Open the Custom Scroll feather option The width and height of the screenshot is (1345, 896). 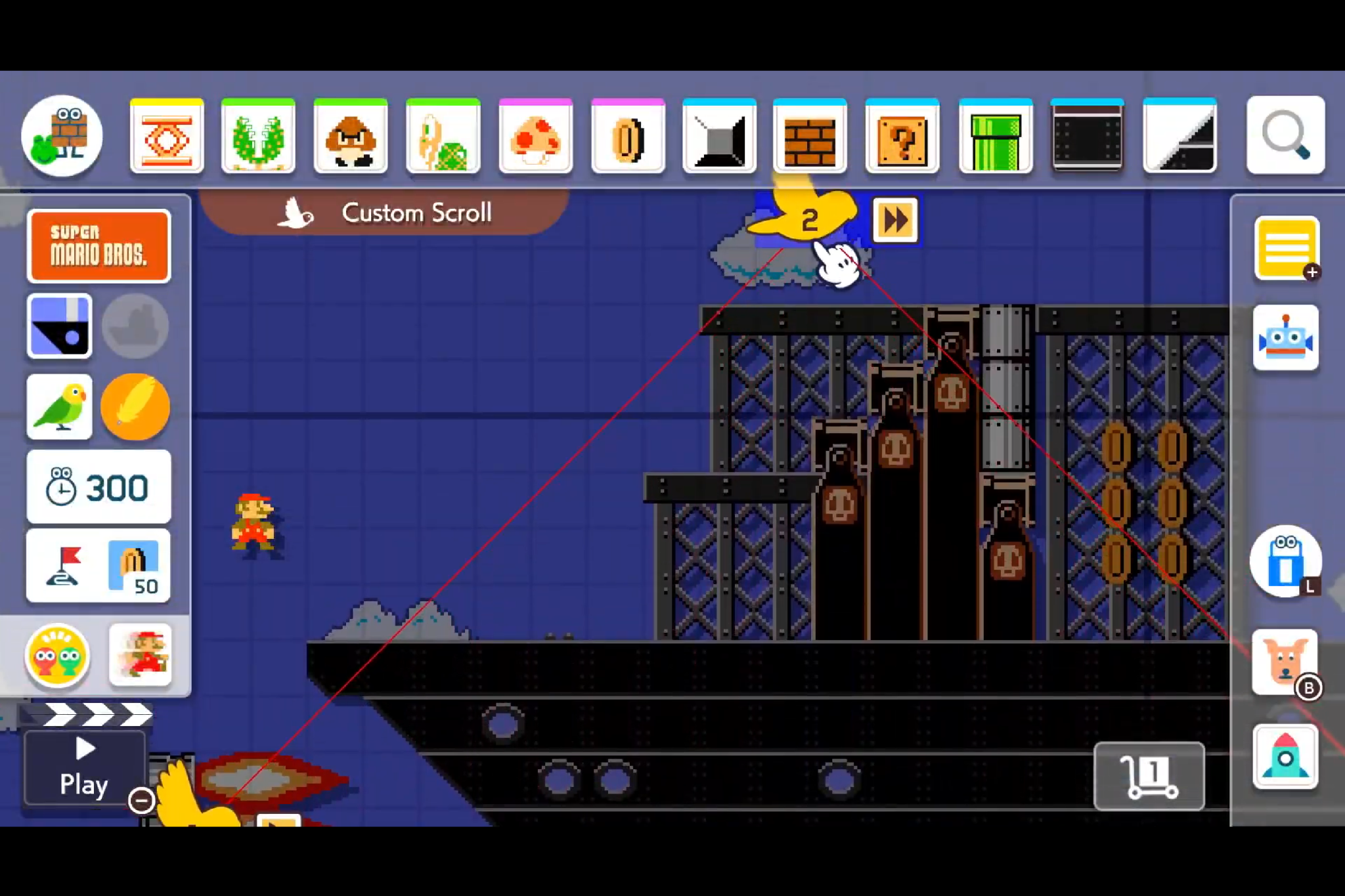point(136,406)
